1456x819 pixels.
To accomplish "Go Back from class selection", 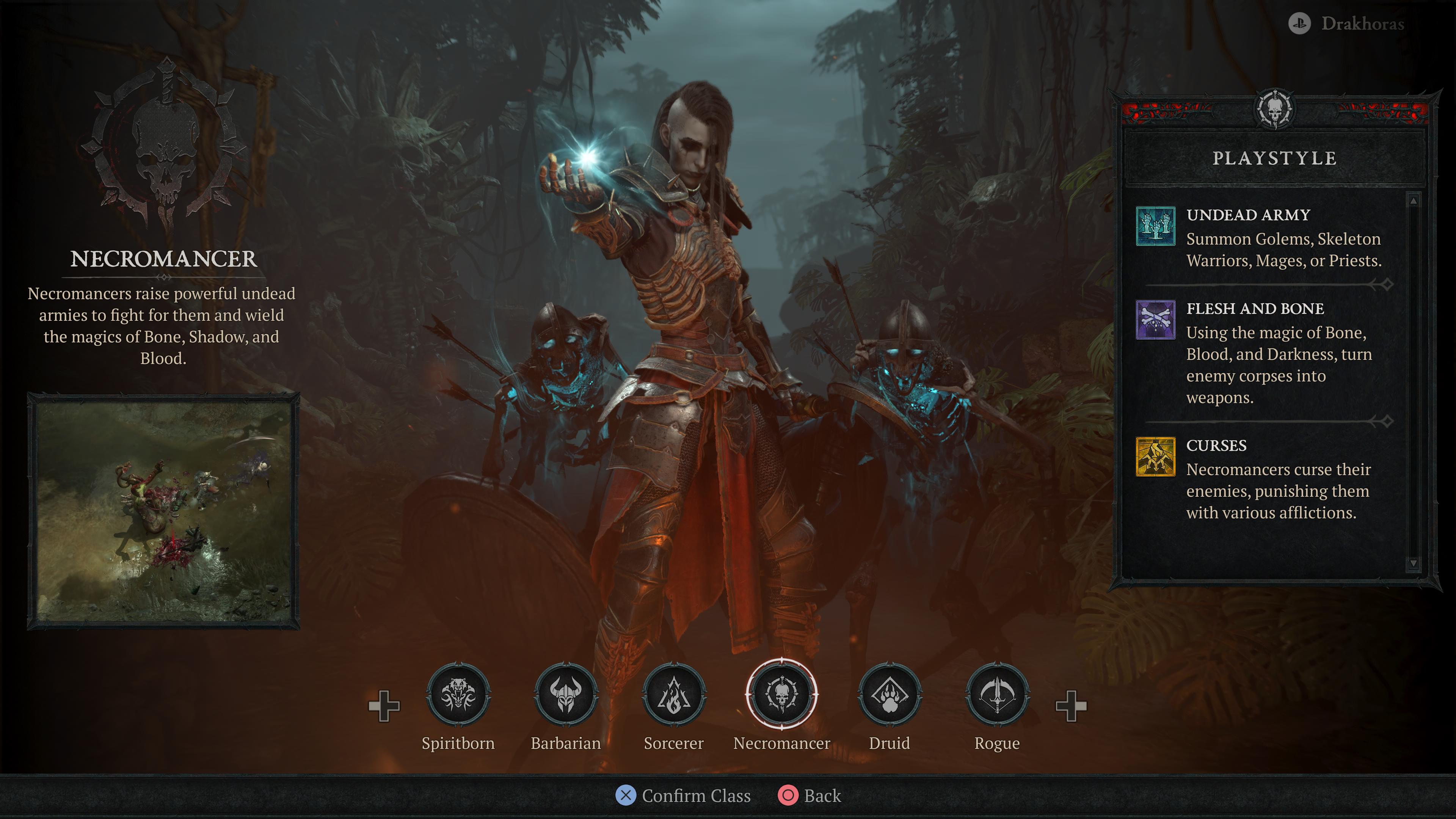I will (x=810, y=796).
